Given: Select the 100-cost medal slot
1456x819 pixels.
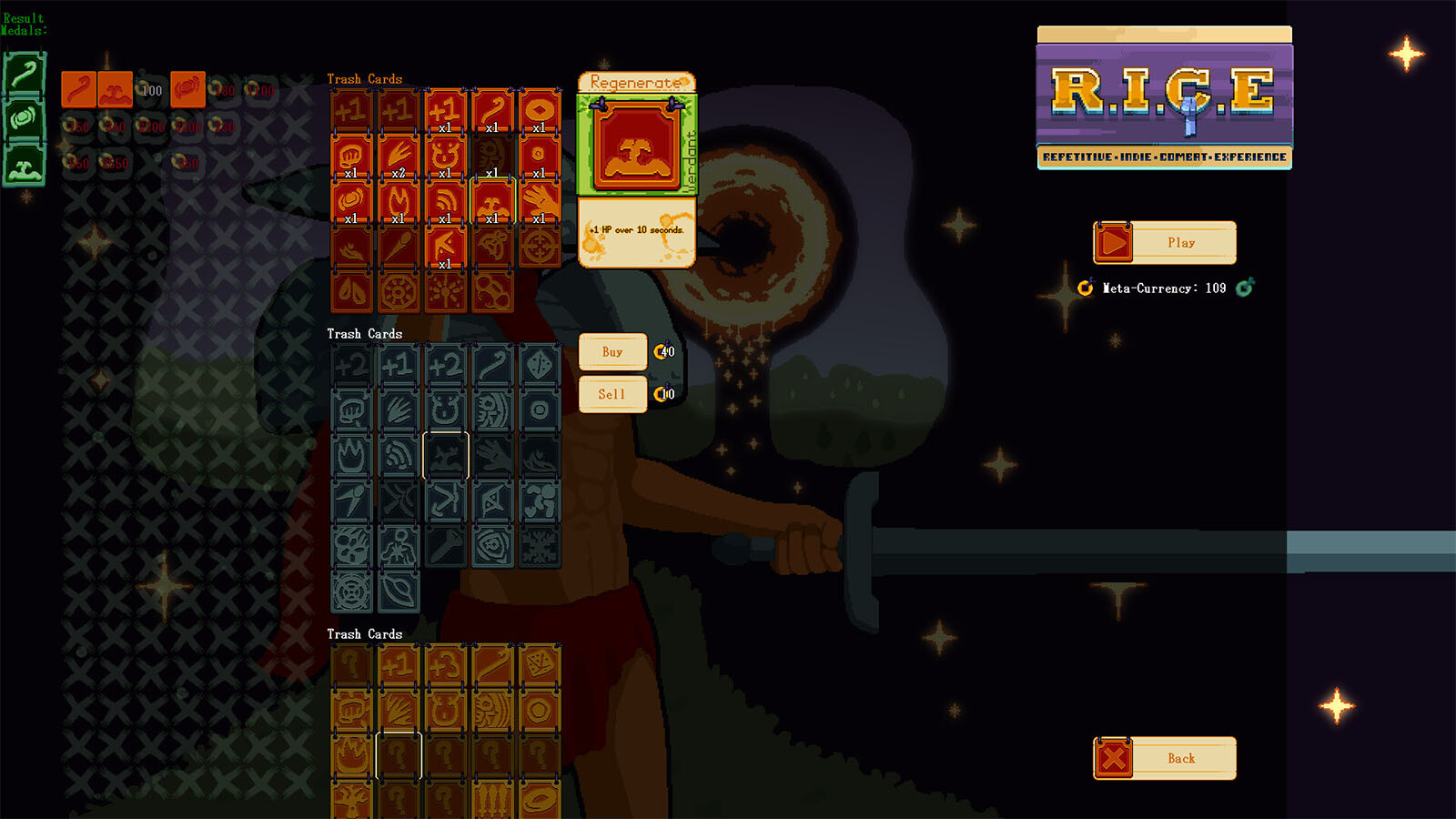Looking at the screenshot, I should point(150,90).
